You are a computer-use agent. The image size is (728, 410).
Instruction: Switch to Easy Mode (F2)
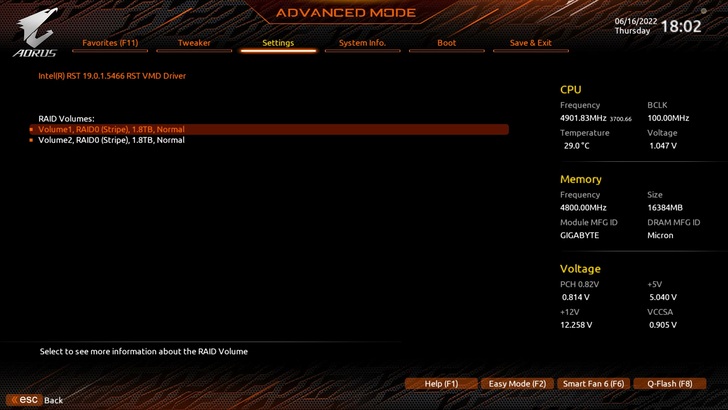[517, 384]
